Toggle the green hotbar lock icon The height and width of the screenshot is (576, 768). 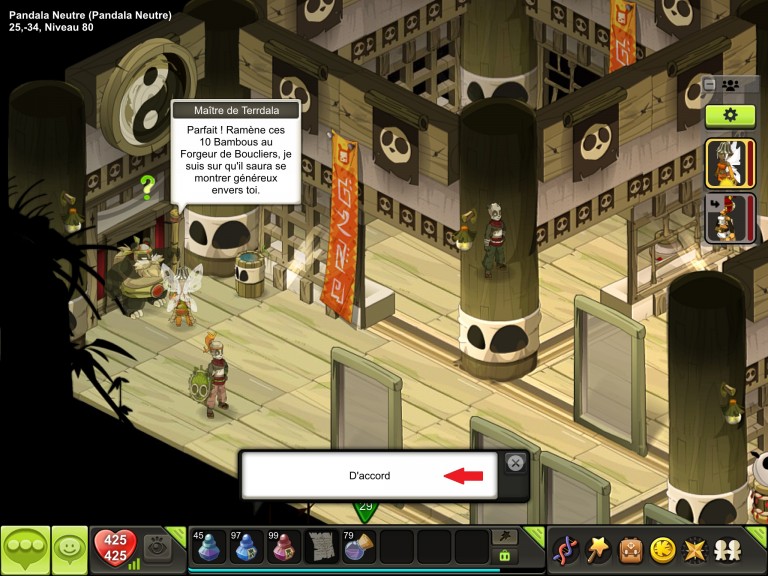505,556
